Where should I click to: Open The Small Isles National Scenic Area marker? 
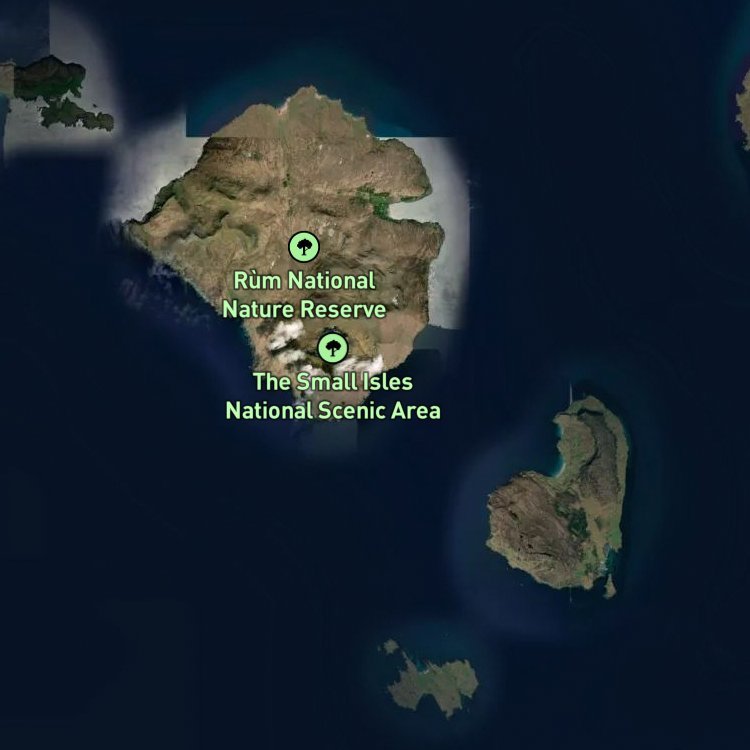[332, 348]
